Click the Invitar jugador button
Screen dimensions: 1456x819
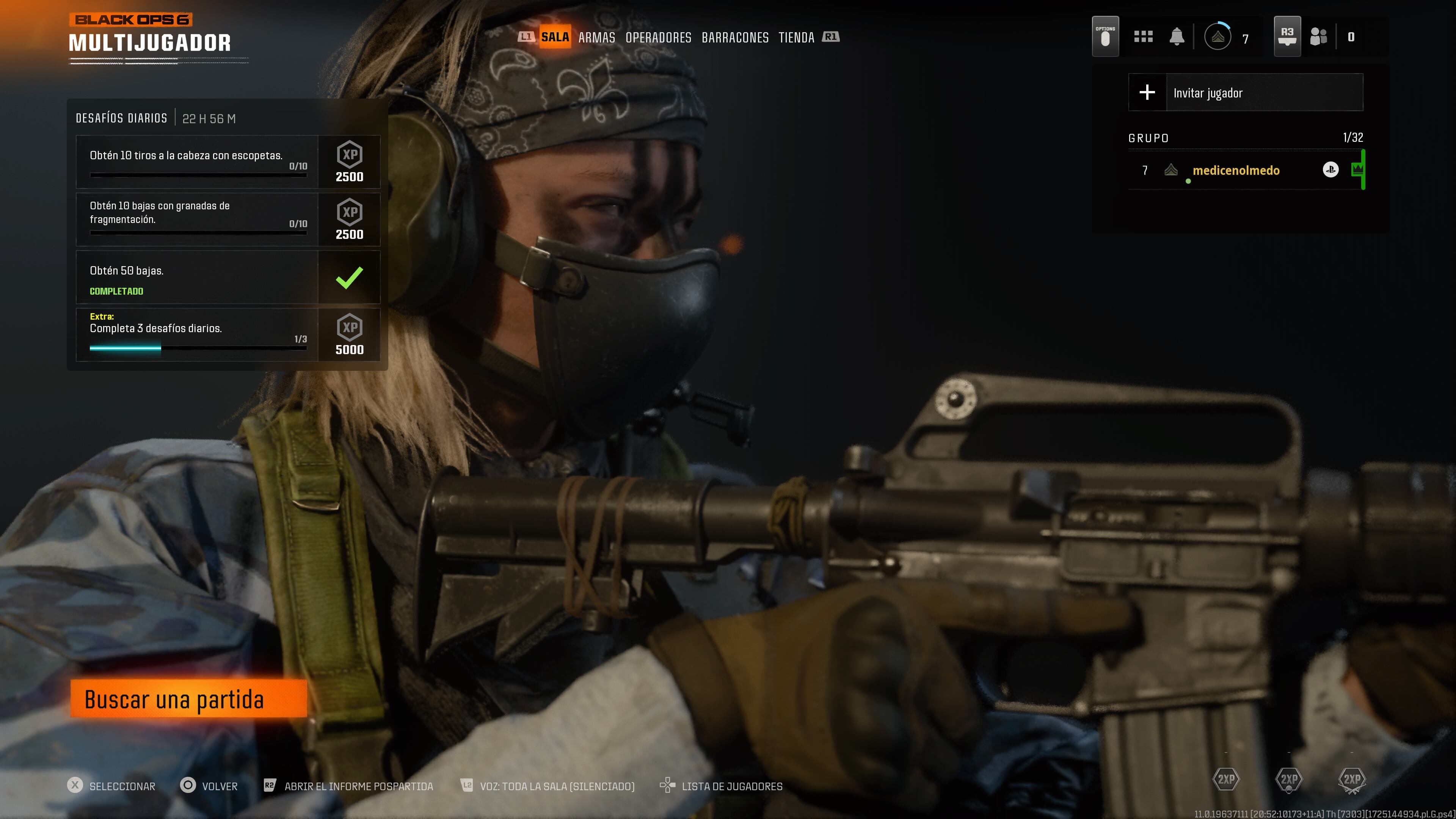(x=1245, y=93)
